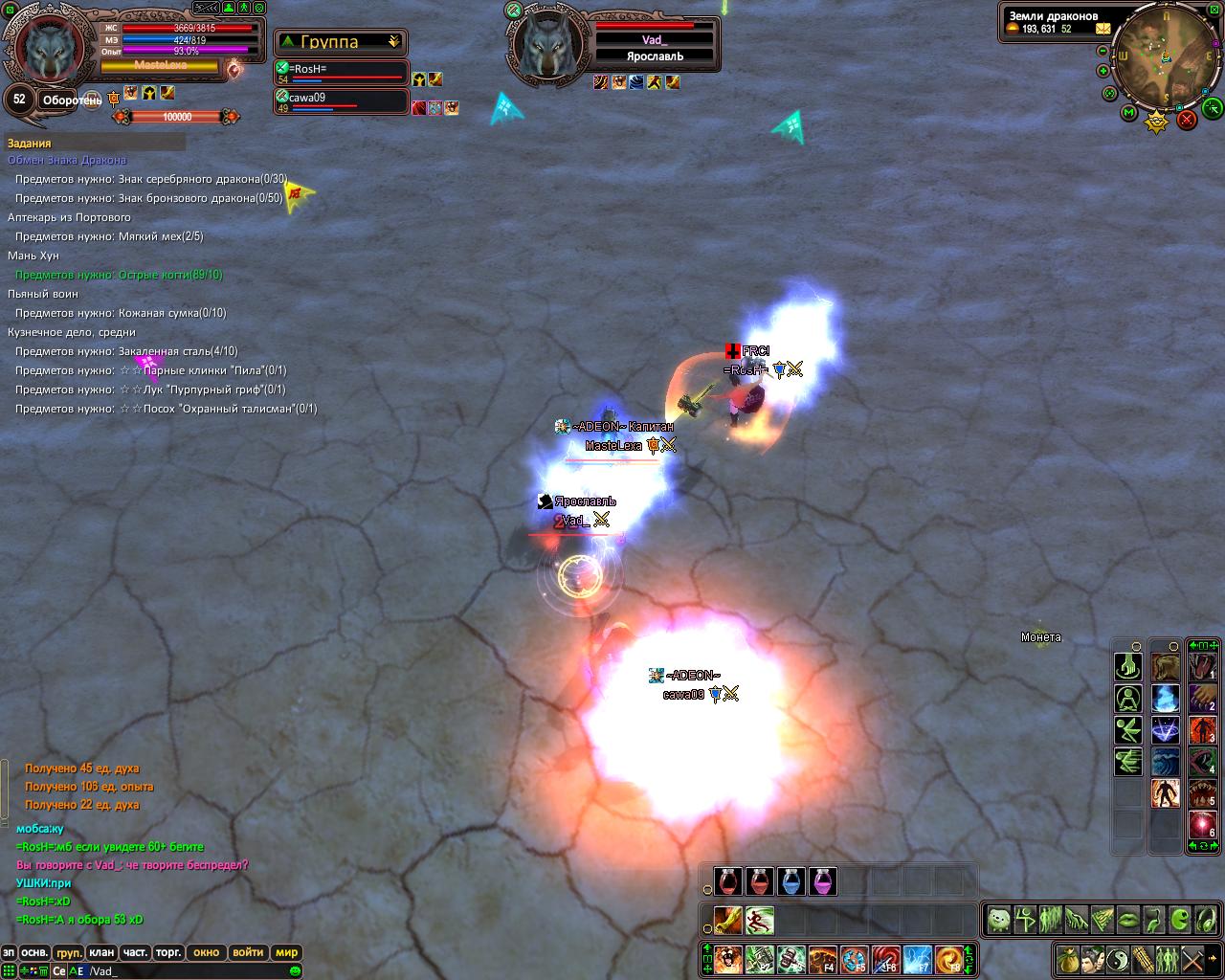
Task: Activate the F7 lightning skill
Action: (x=917, y=959)
